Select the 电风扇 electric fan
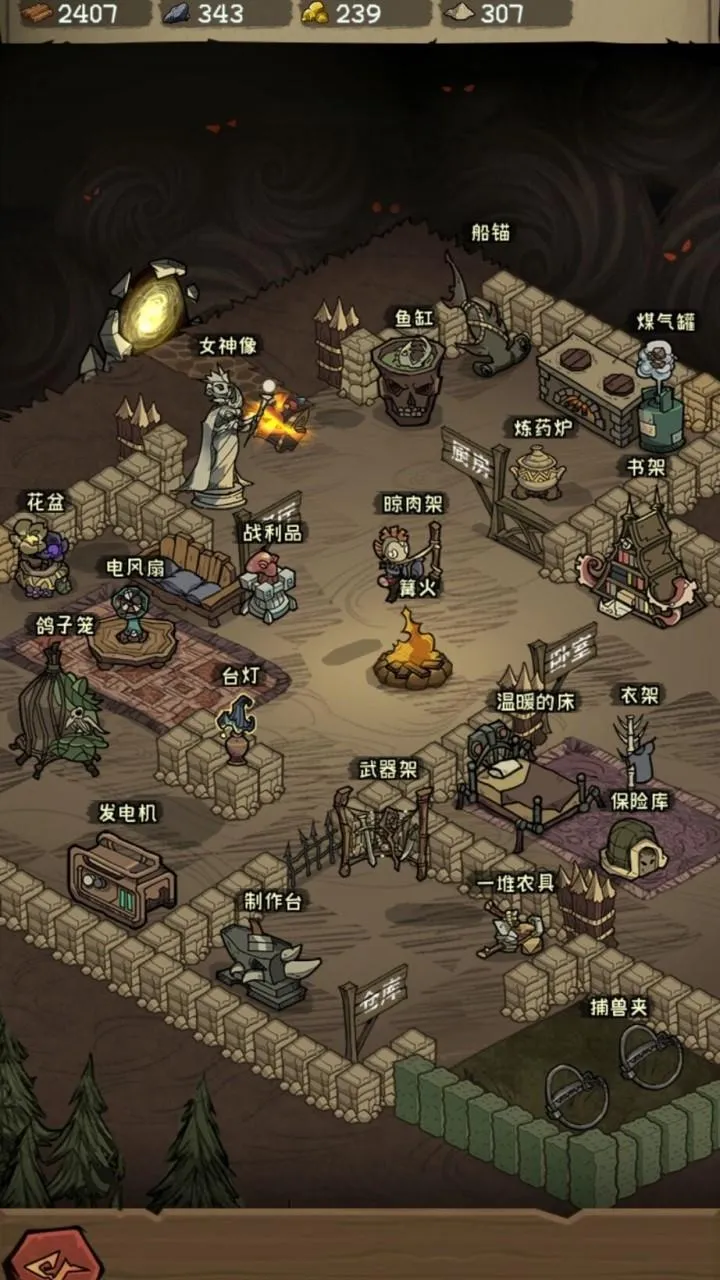The width and height of the screenshot is (720, 1280). coord(130,622)
